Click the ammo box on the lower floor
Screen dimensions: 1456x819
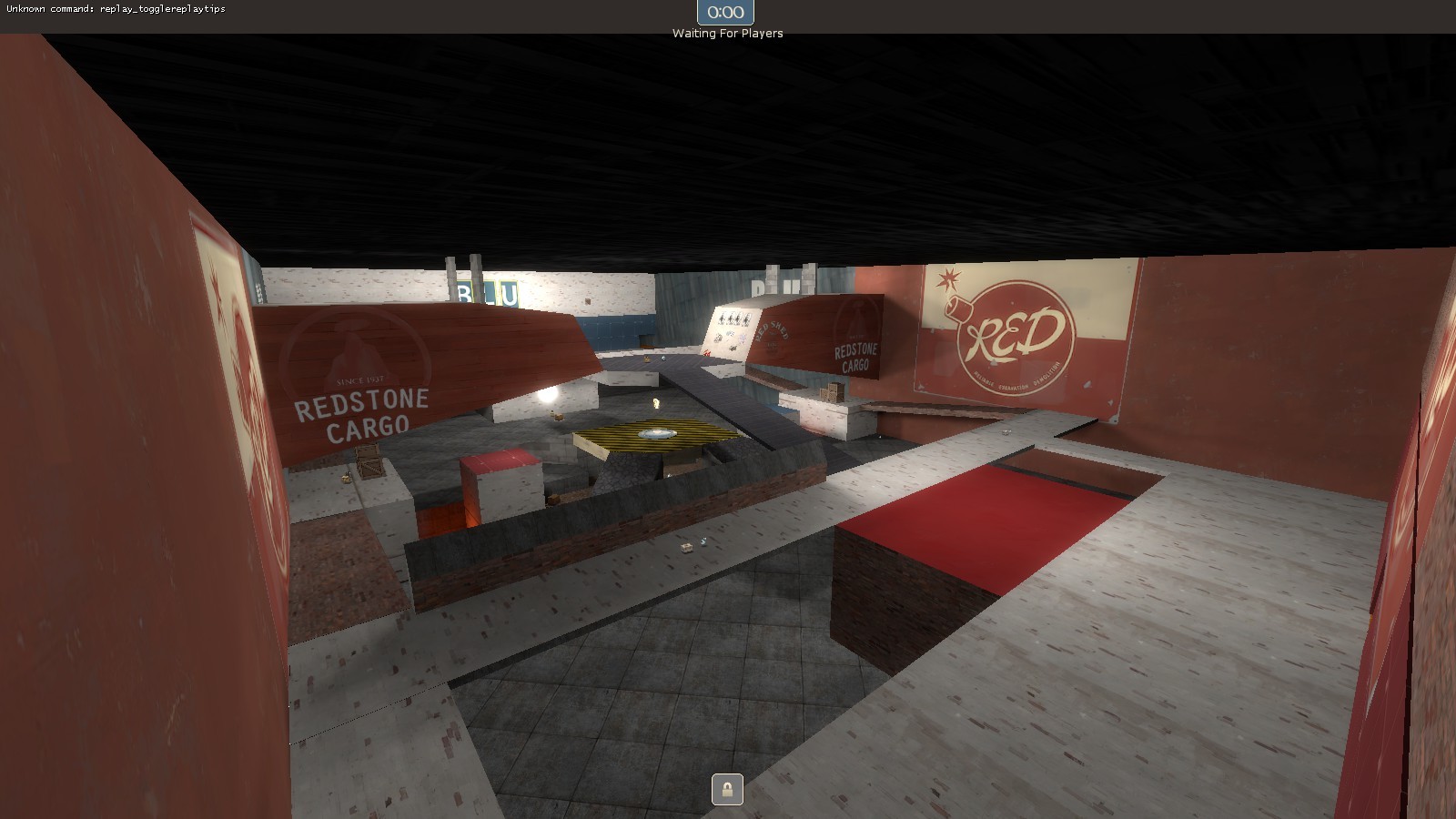point(684,546)
